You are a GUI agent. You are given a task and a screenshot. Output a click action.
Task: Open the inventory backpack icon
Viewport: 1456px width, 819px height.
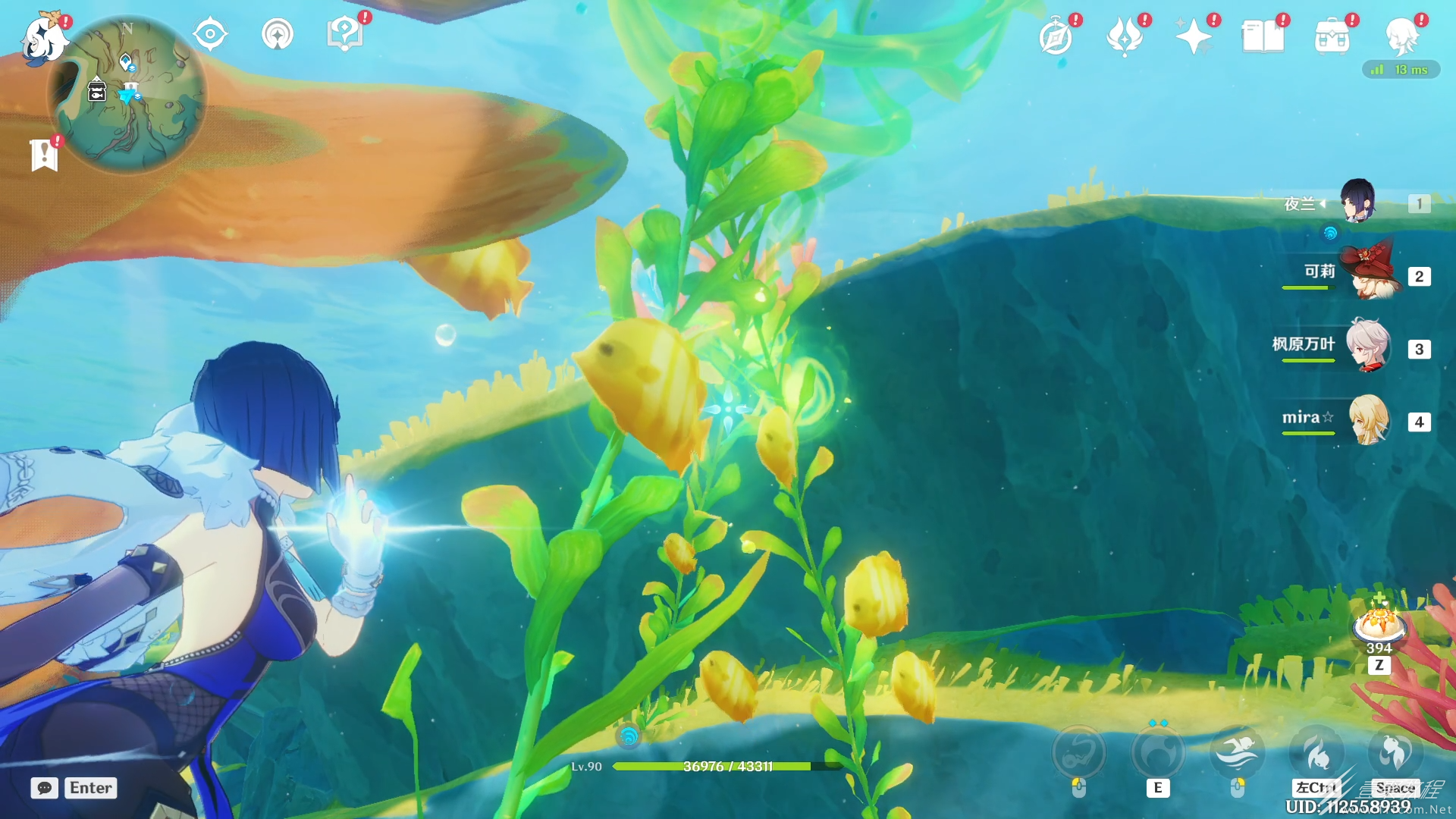[x=1332, y=36]
